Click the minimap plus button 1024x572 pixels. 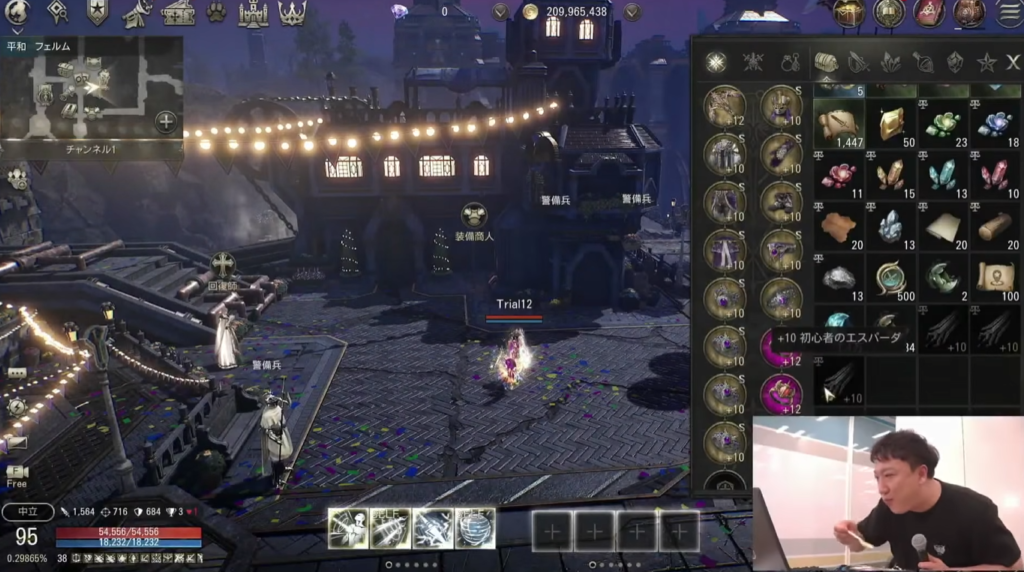pos(166,121)
